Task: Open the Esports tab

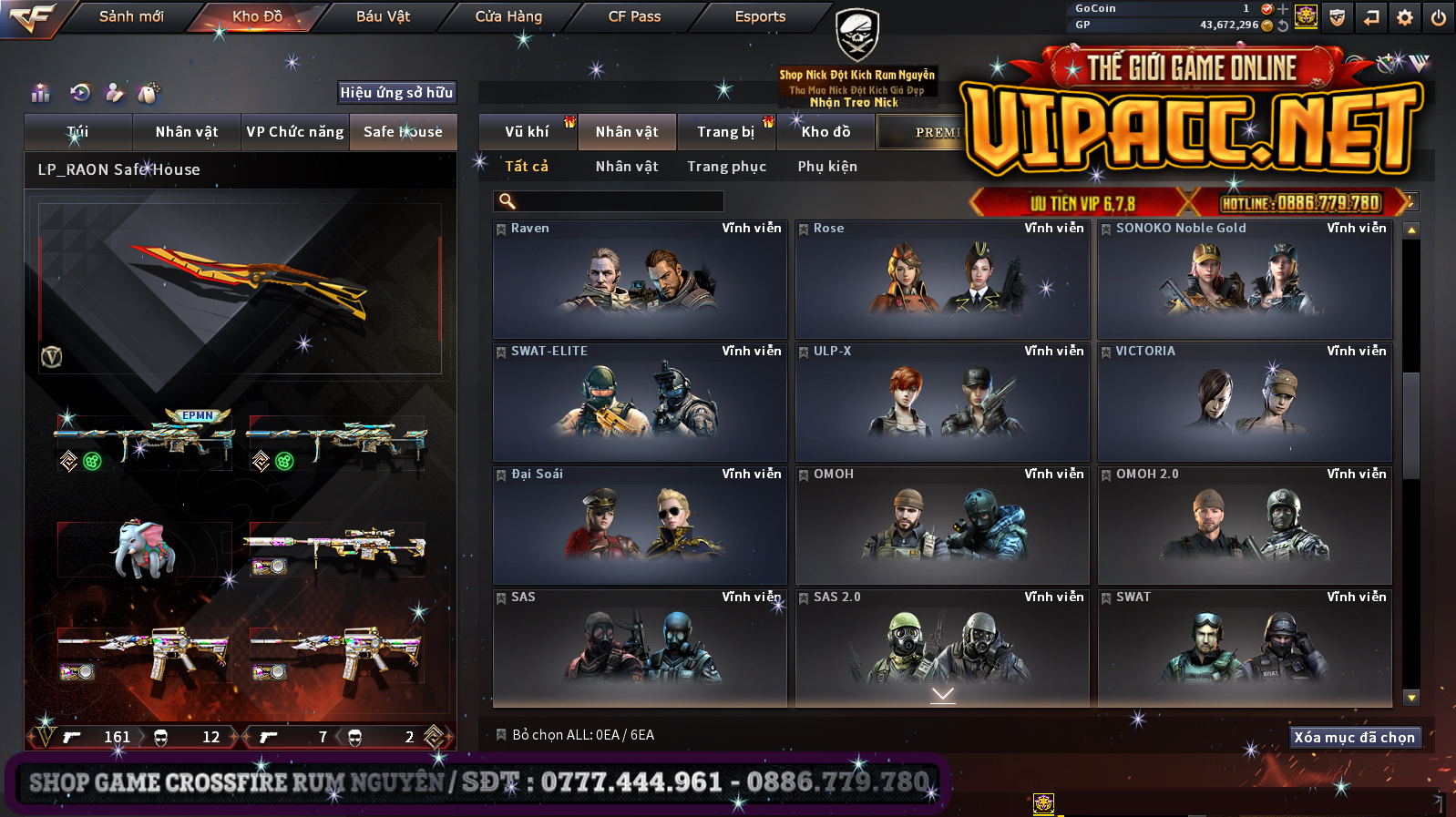Action: 760,16
